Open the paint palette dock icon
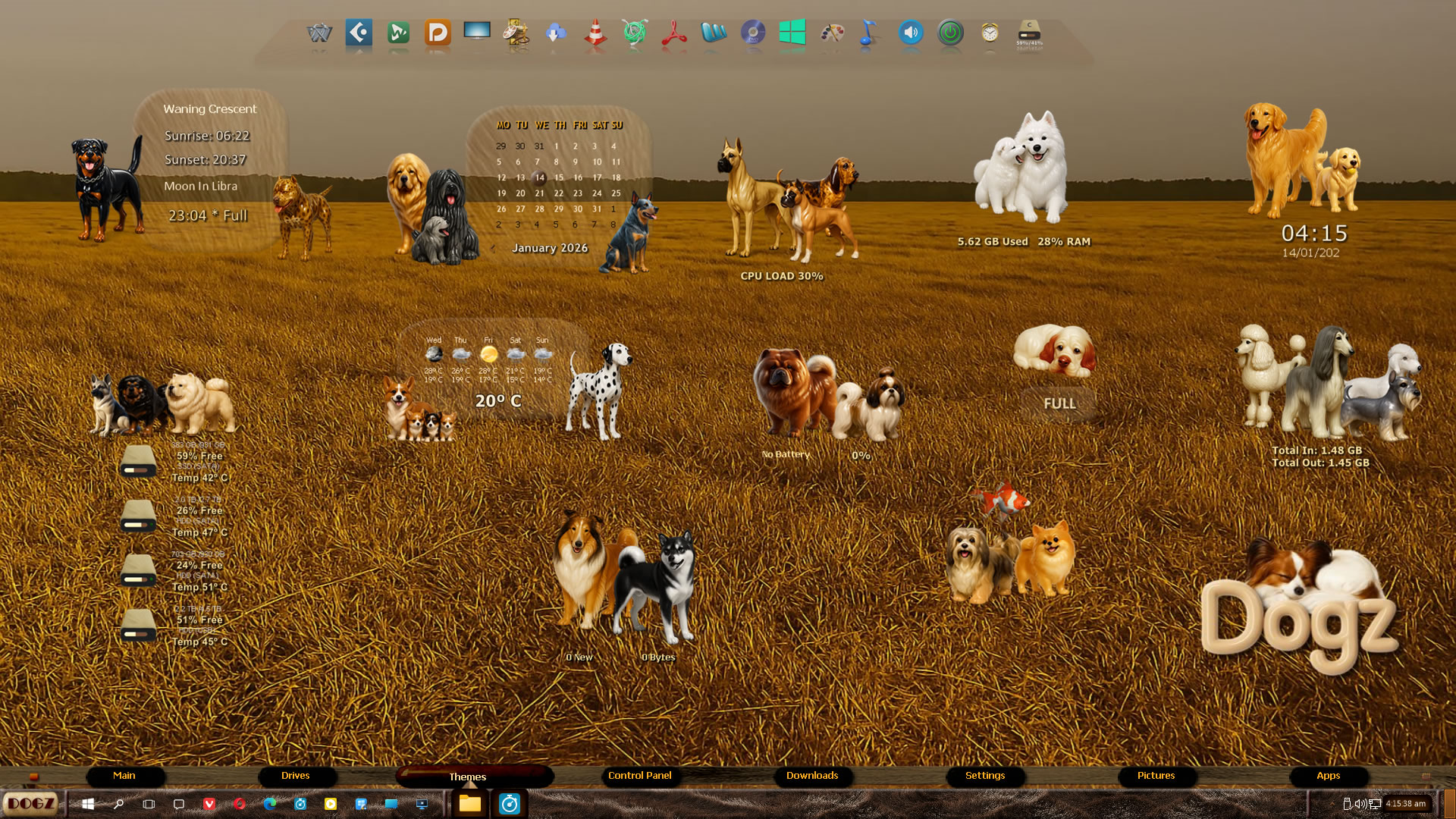 point(832,33)
